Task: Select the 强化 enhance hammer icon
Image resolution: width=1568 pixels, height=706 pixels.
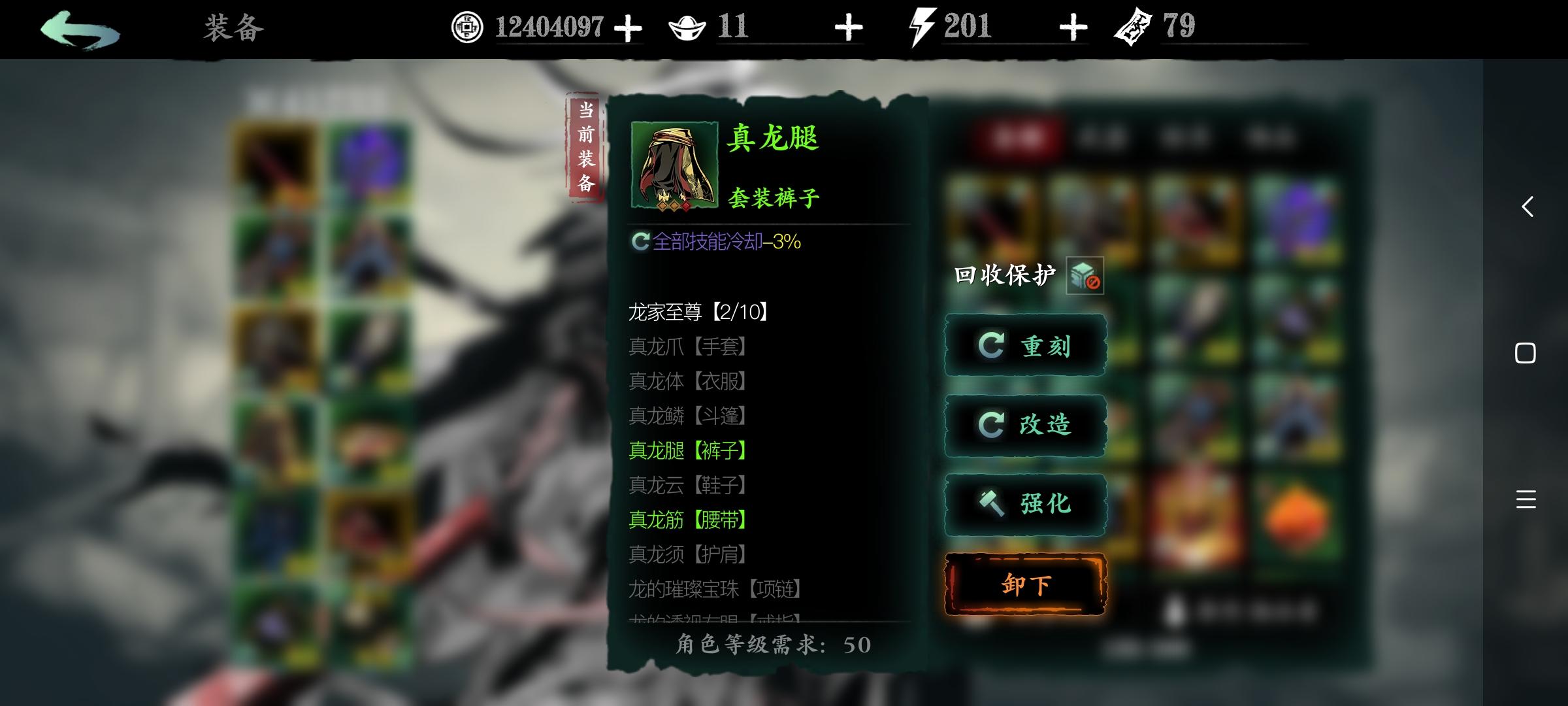Action: (x=993, y=503)
